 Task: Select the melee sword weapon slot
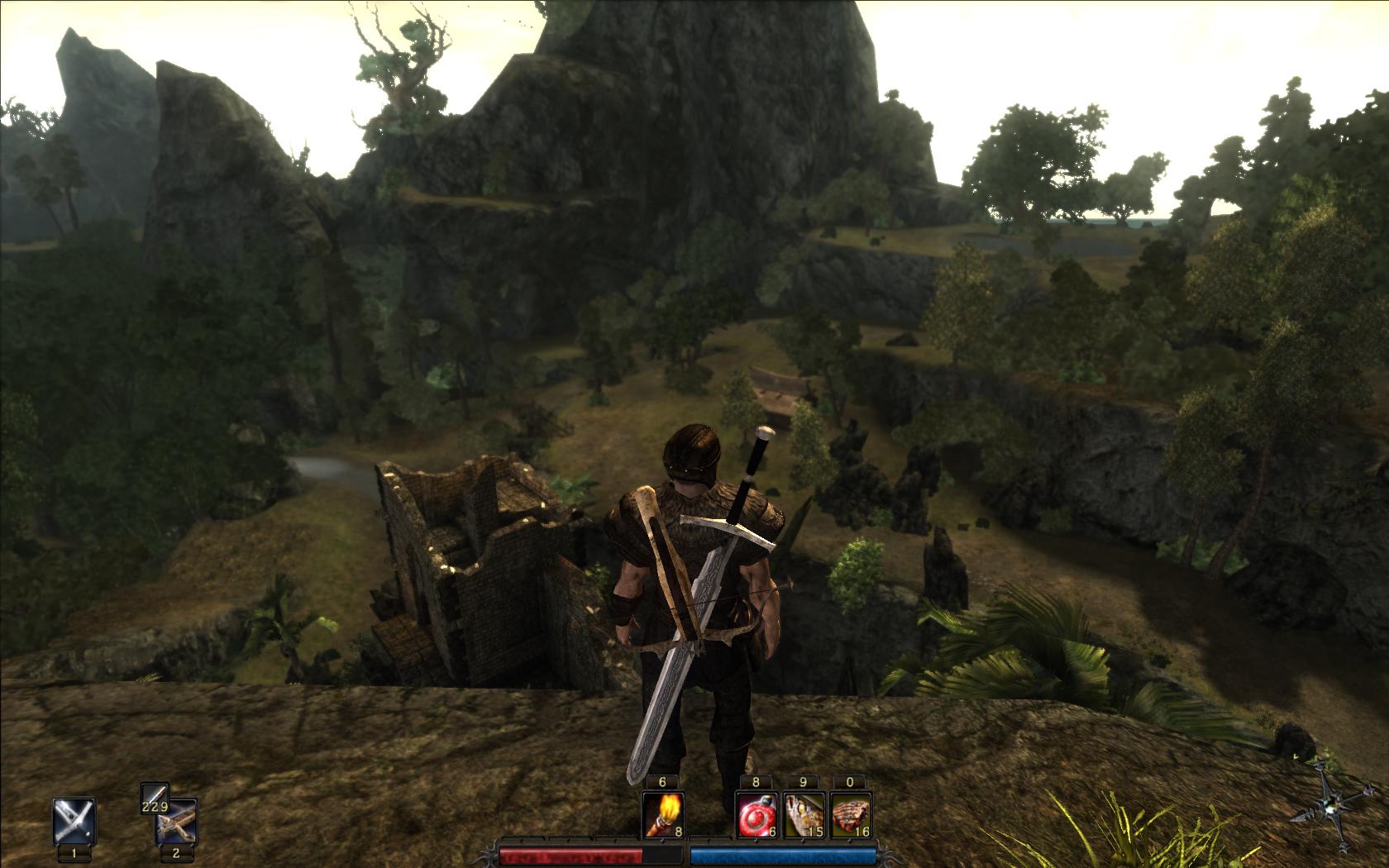click(x=74, y=821)
